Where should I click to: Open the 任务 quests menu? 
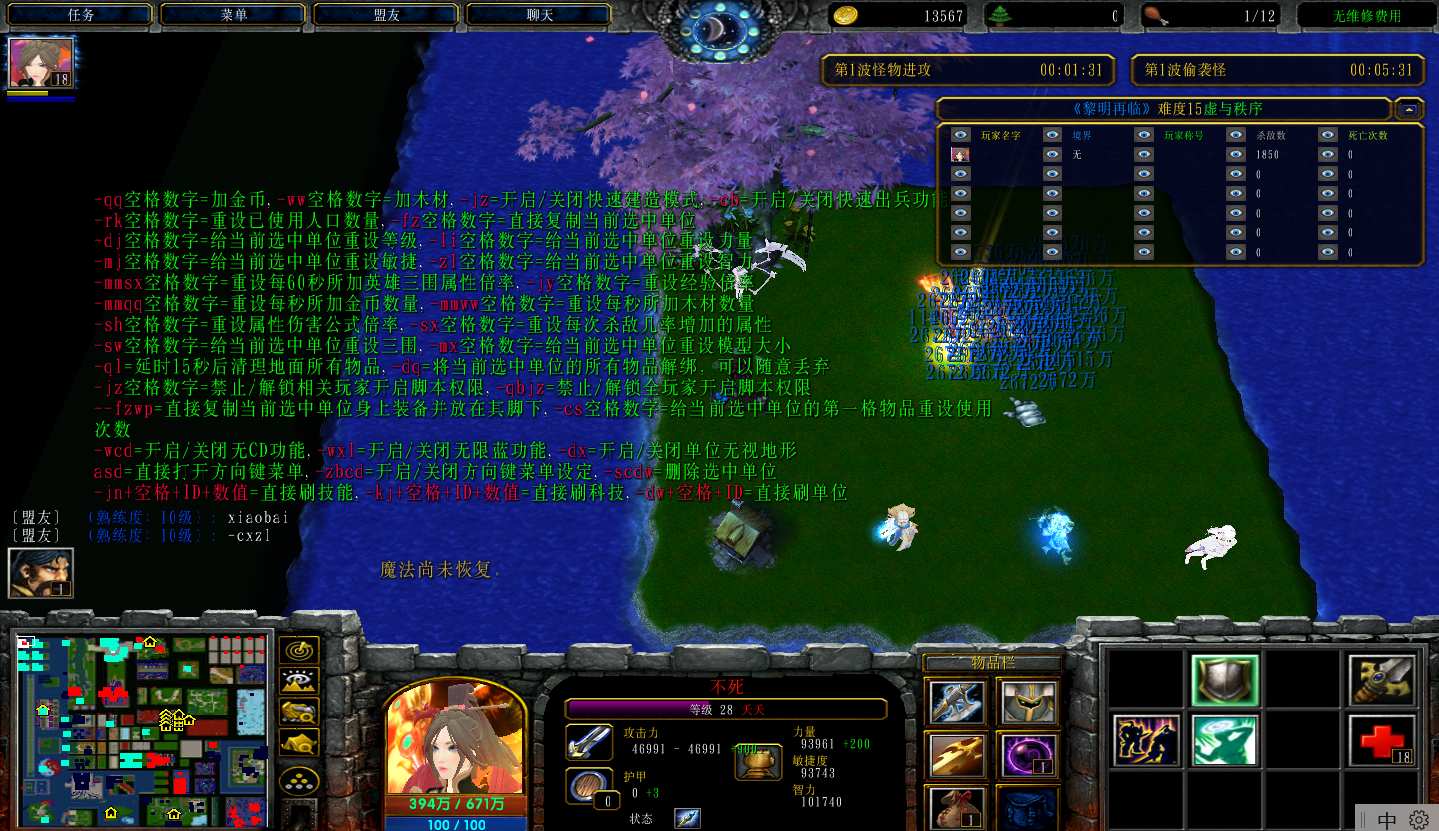(82, 15)
